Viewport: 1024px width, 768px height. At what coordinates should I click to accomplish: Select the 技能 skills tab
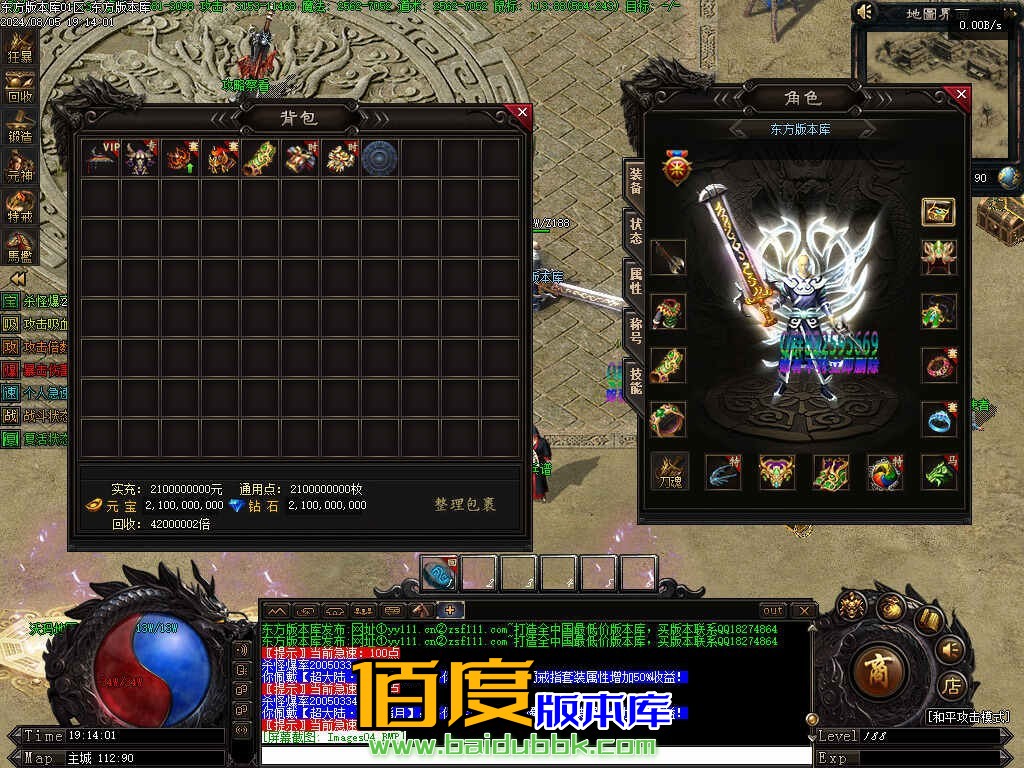click(x=635, y=379)
